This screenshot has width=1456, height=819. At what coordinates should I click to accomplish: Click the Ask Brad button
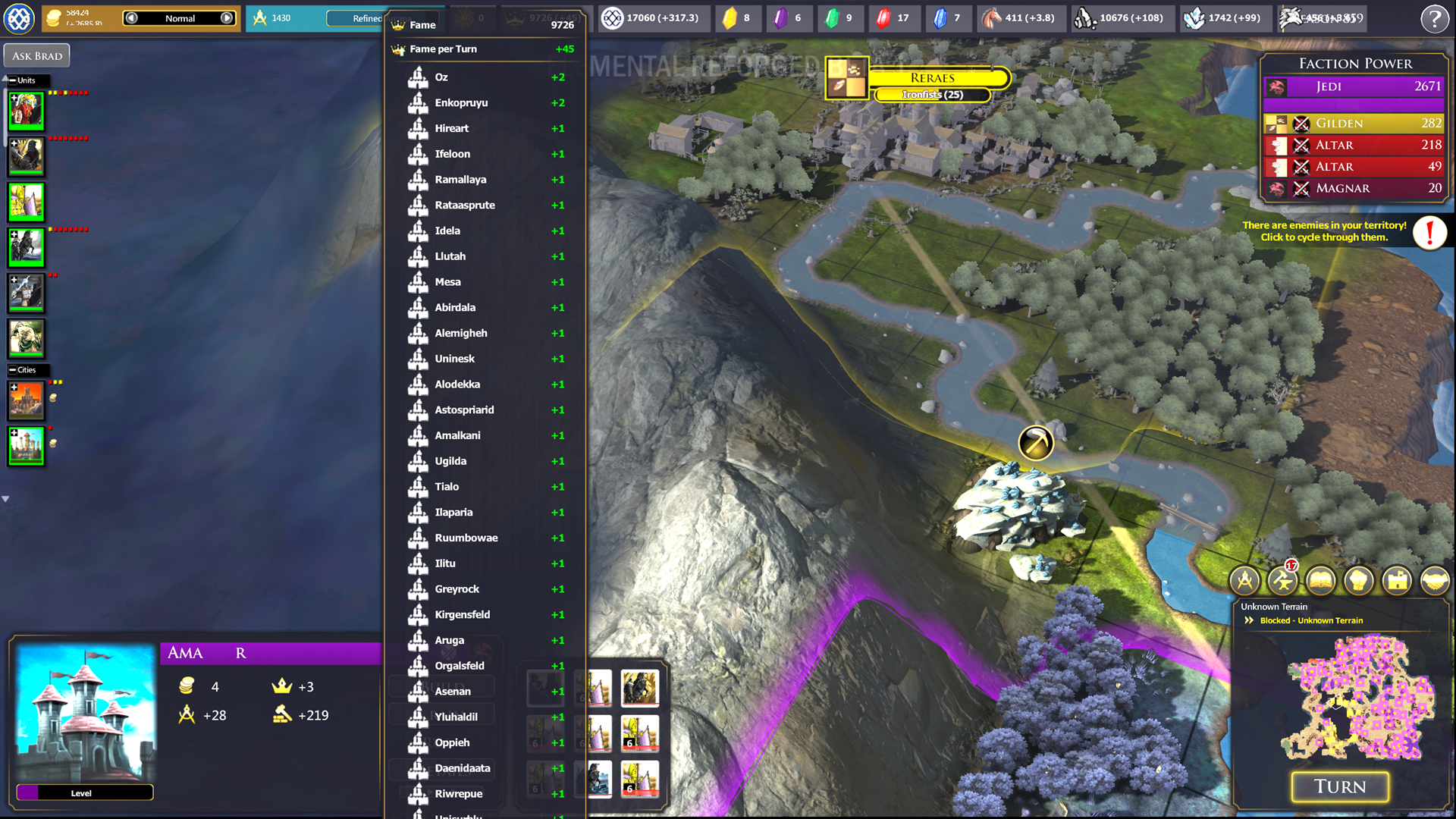click(x=37, y=55)
